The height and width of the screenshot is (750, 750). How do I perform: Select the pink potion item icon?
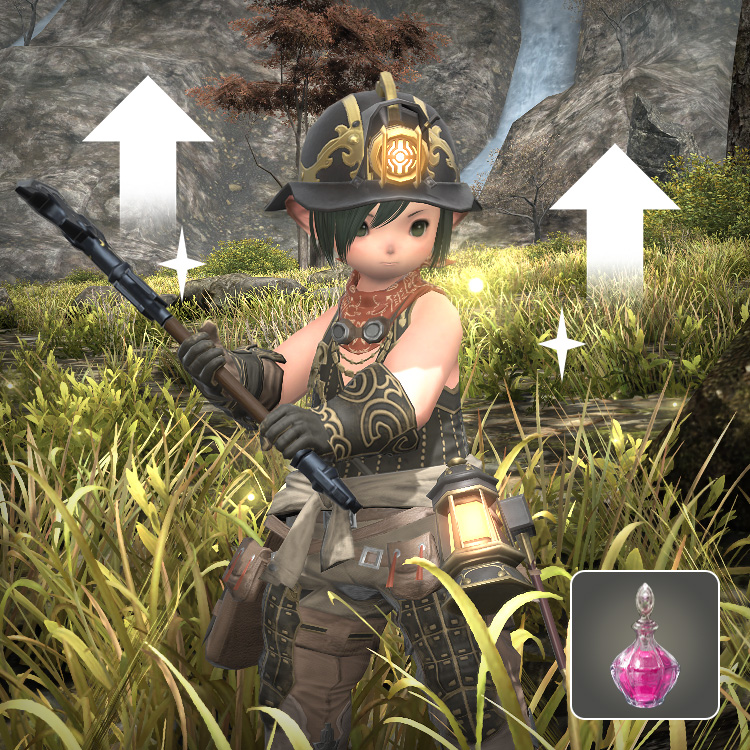click(644, 645)
